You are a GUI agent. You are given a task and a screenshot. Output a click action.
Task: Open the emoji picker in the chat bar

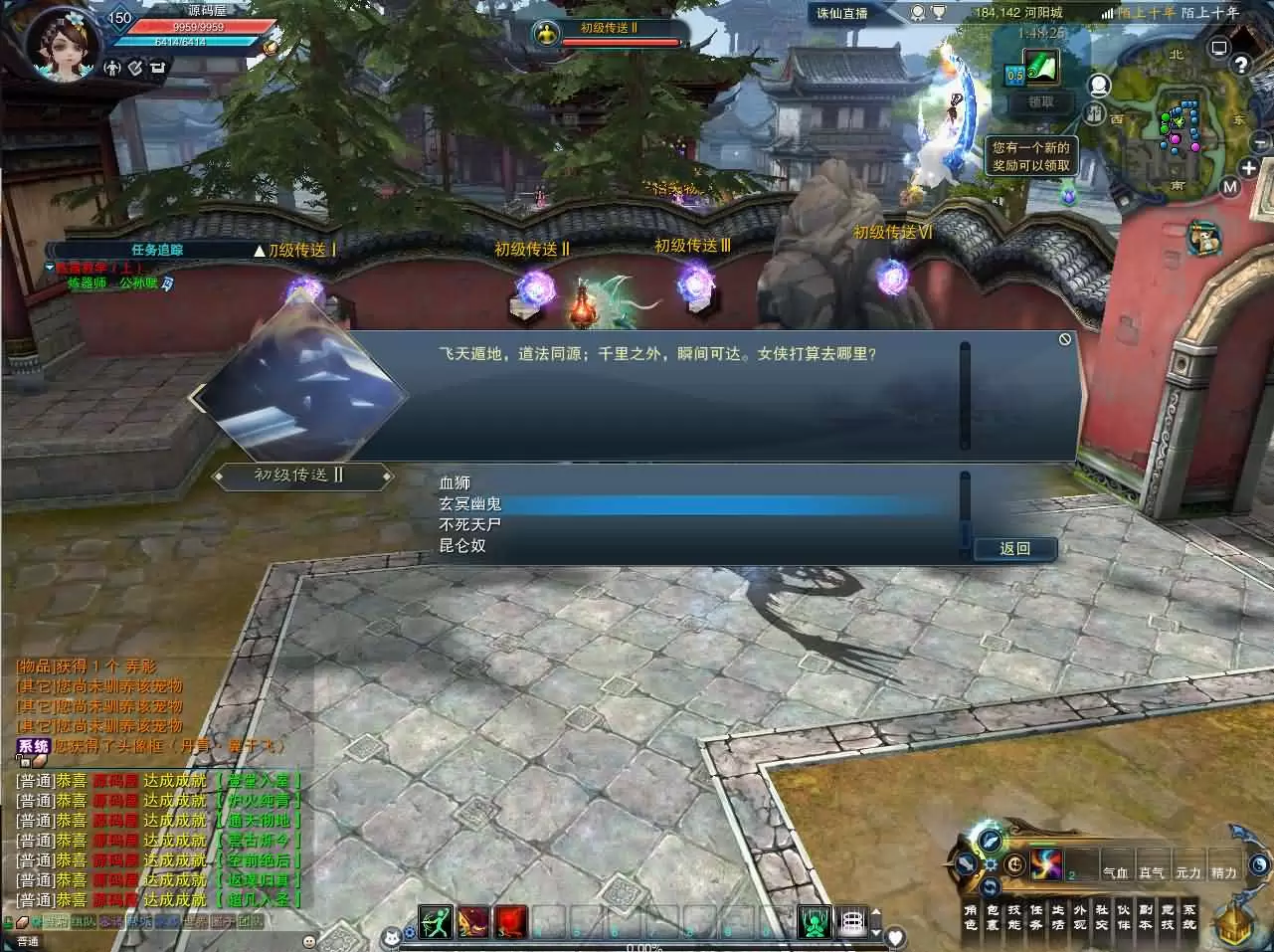click(x=308, y=942)
